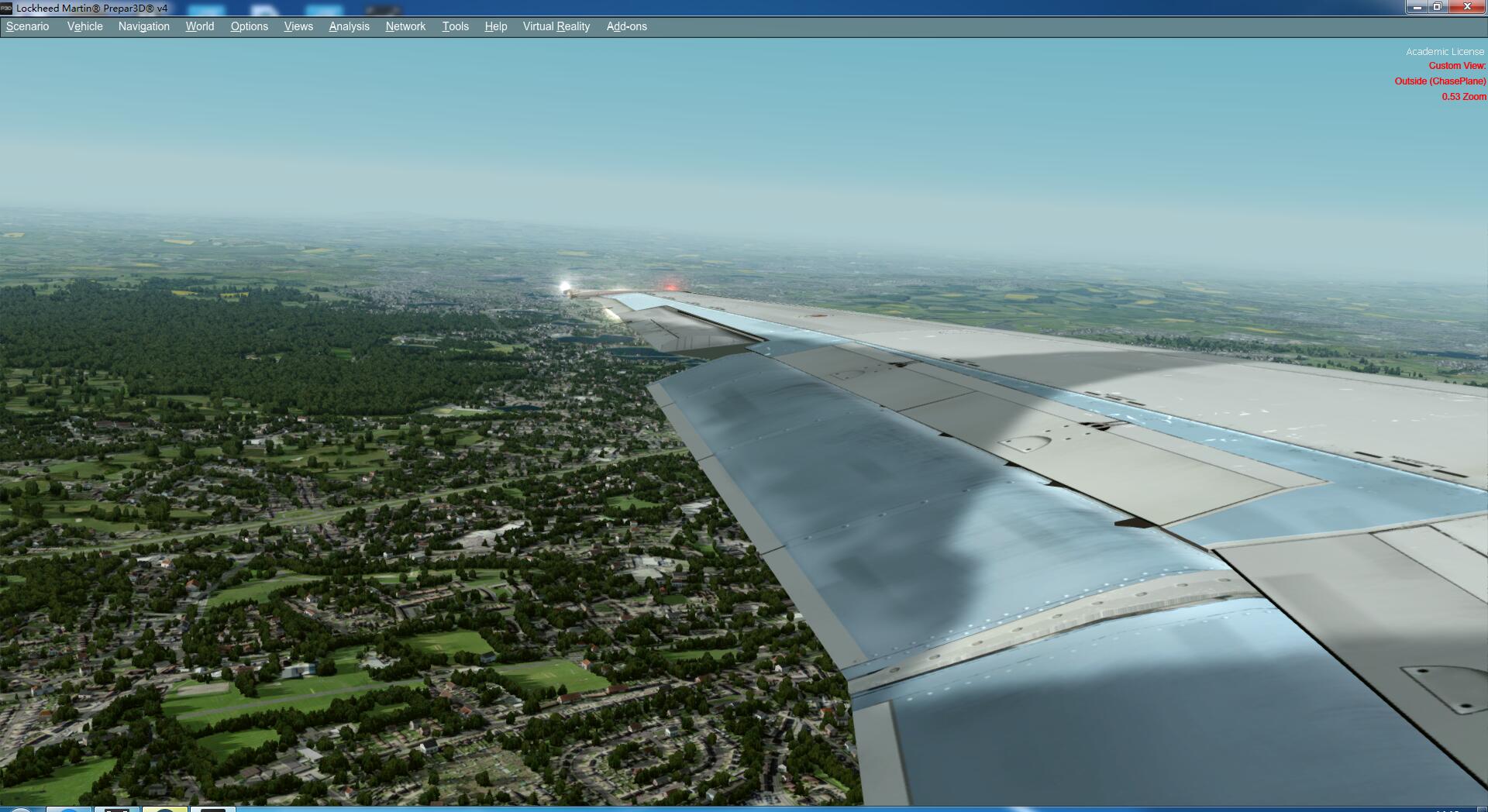The image size is (1488, 812).
Task: Select the Navigation menu
Action: 143,26
